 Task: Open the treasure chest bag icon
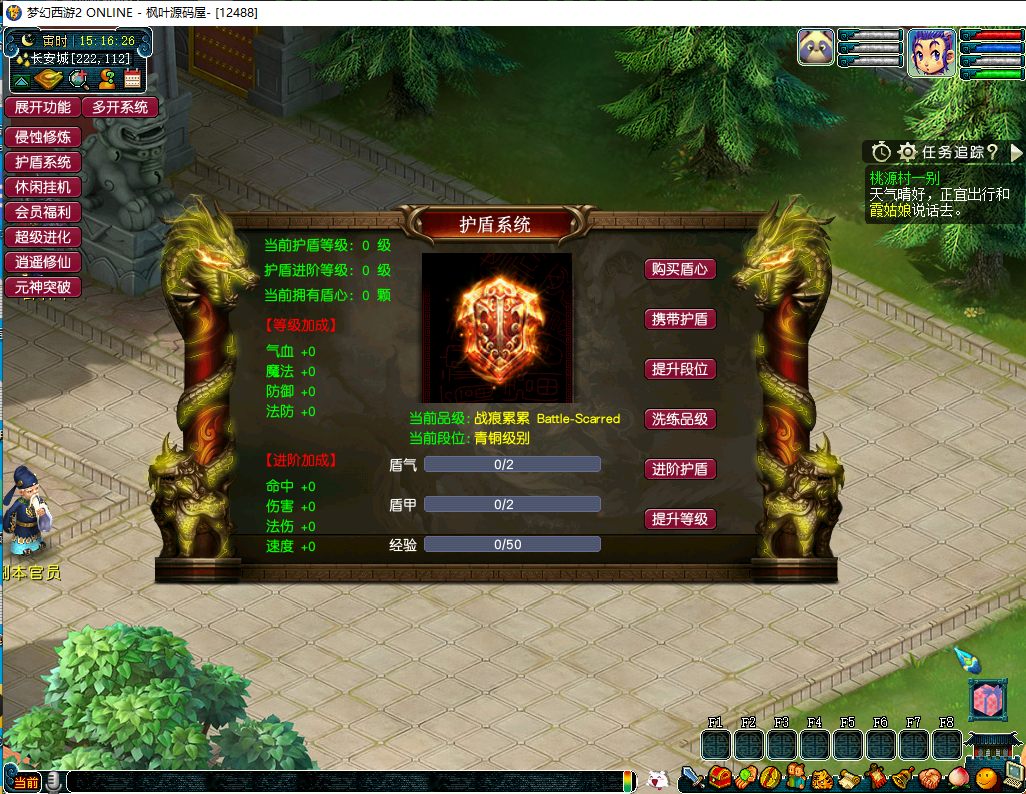click(720, 777)
